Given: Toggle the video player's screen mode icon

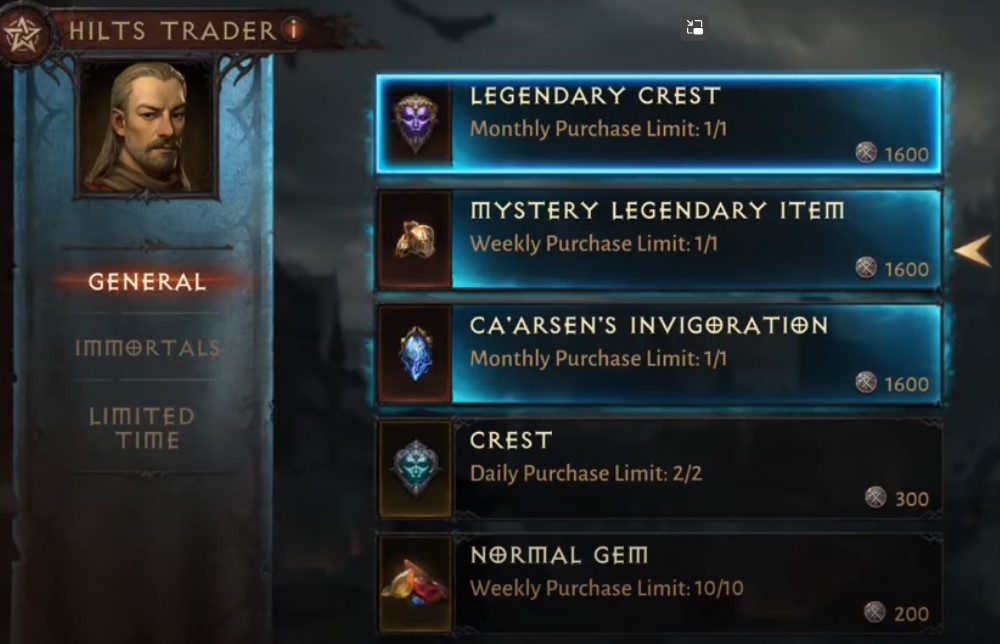Looking at the screenshot, I should [695, 28].
